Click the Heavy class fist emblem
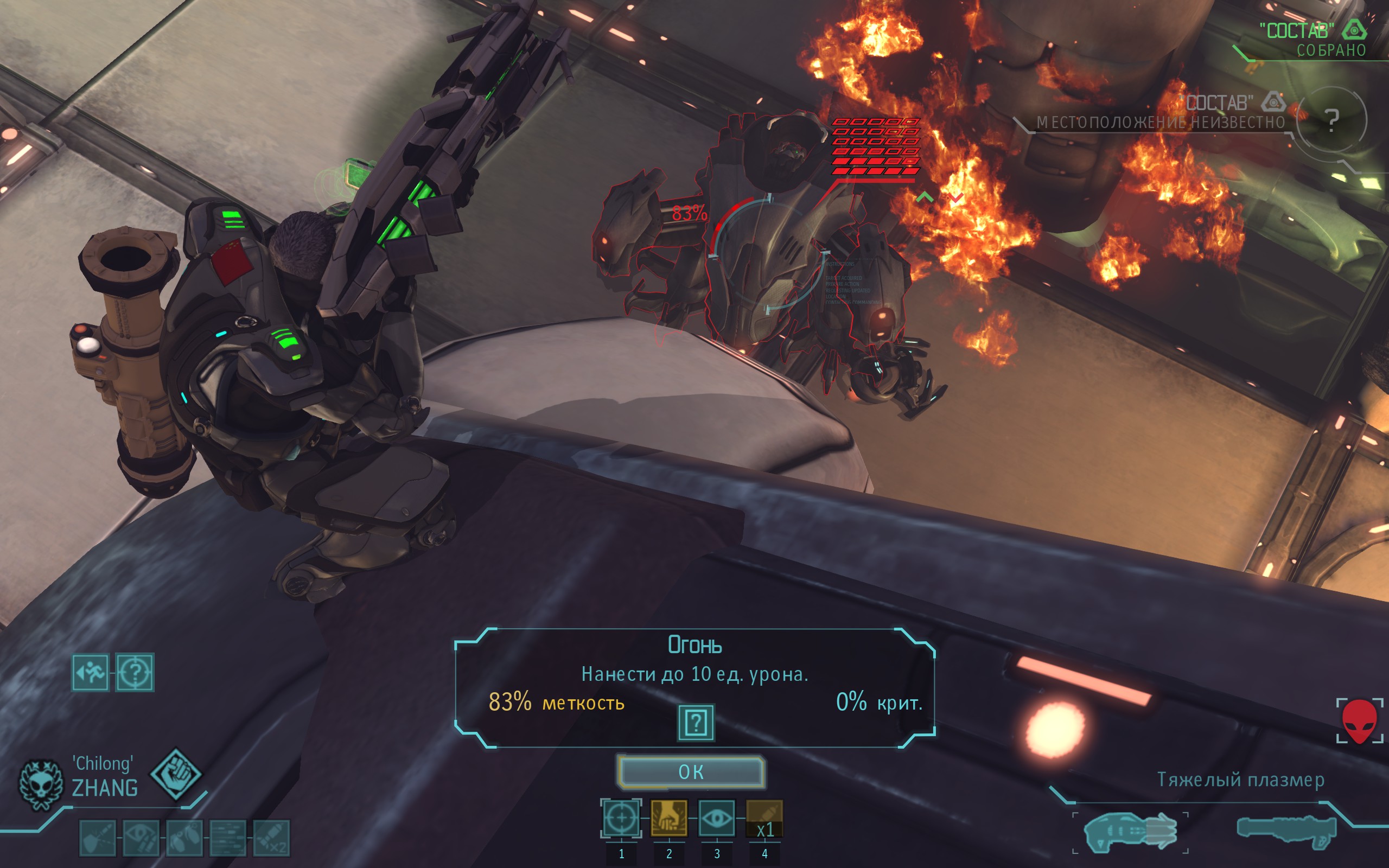The height and width of the screenshot is (868, 1389). click(x=176, y=773)
